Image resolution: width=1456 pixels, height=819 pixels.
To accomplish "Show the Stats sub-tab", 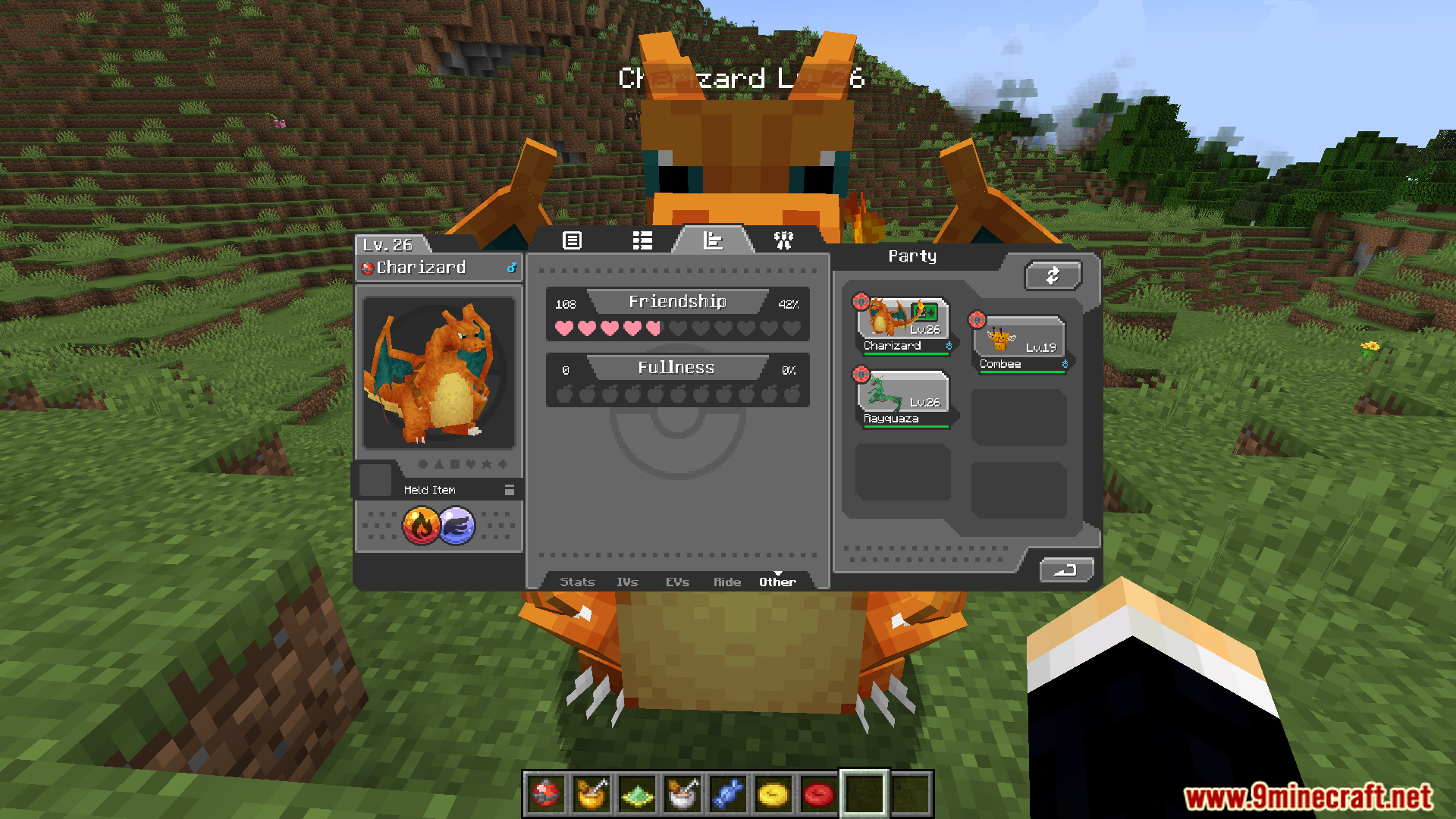I will click(577, 582).
